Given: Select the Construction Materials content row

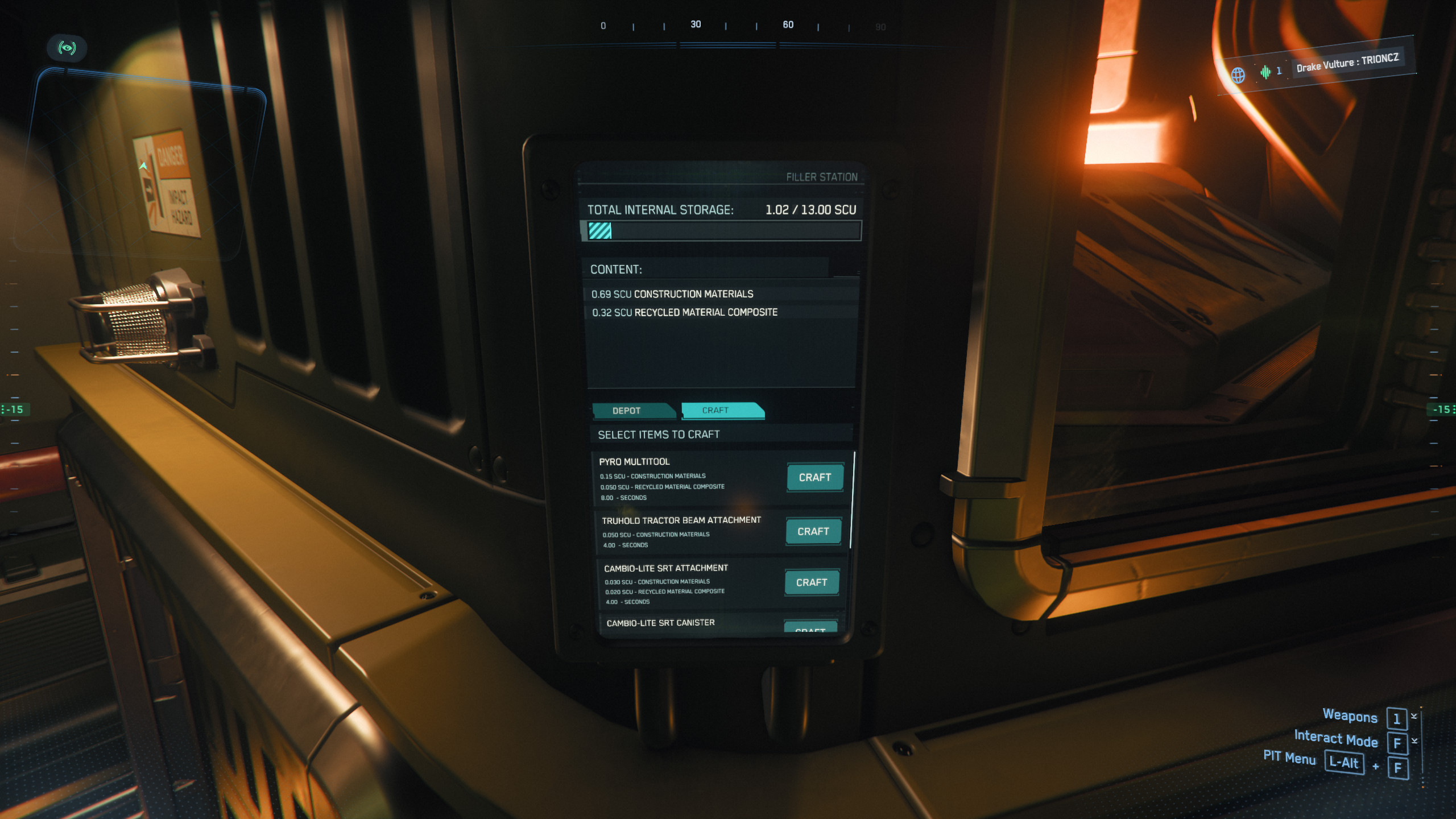Looking at the screenshot, I should (672, 294).
